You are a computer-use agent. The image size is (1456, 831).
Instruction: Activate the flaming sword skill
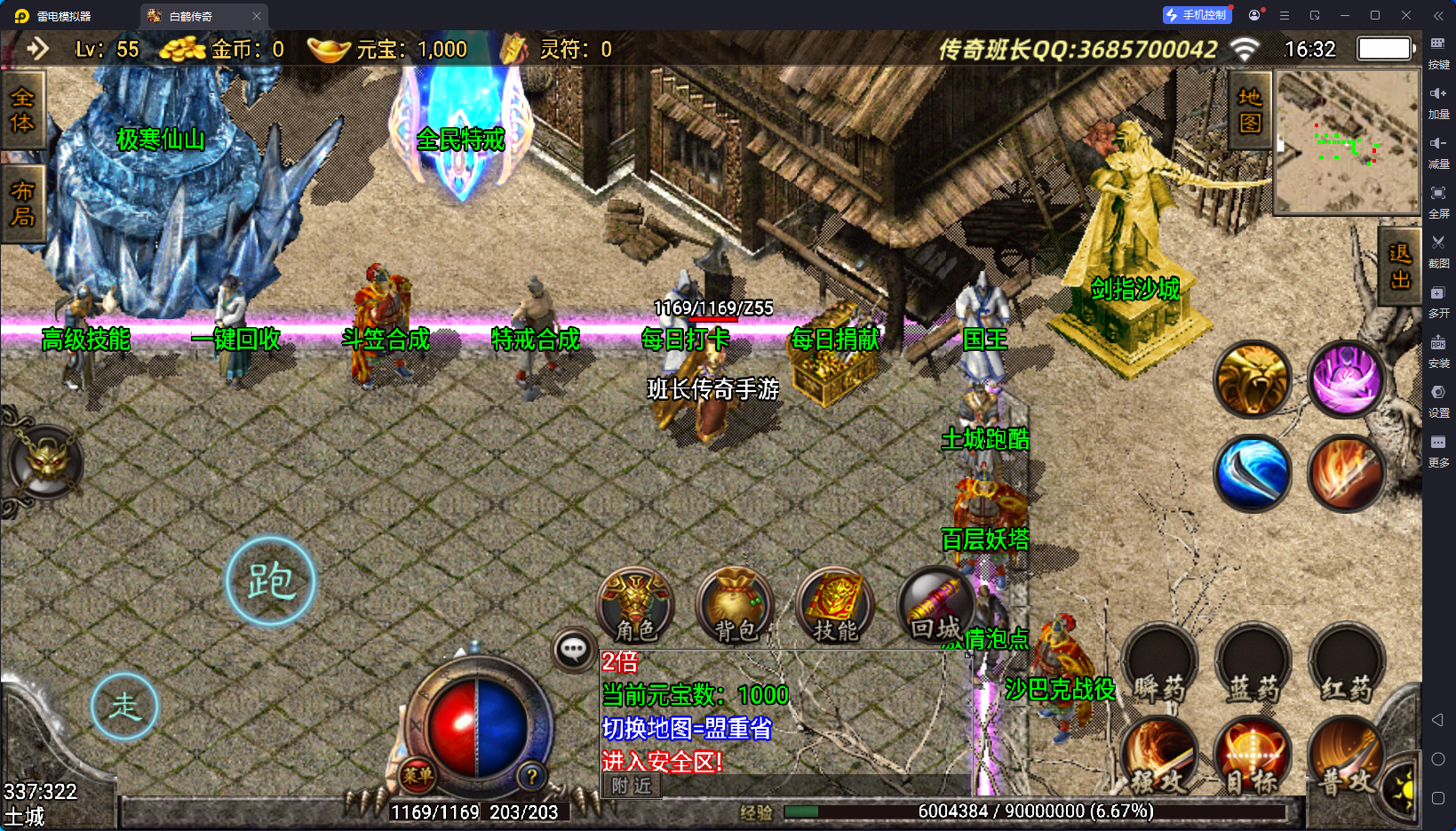1347,473
